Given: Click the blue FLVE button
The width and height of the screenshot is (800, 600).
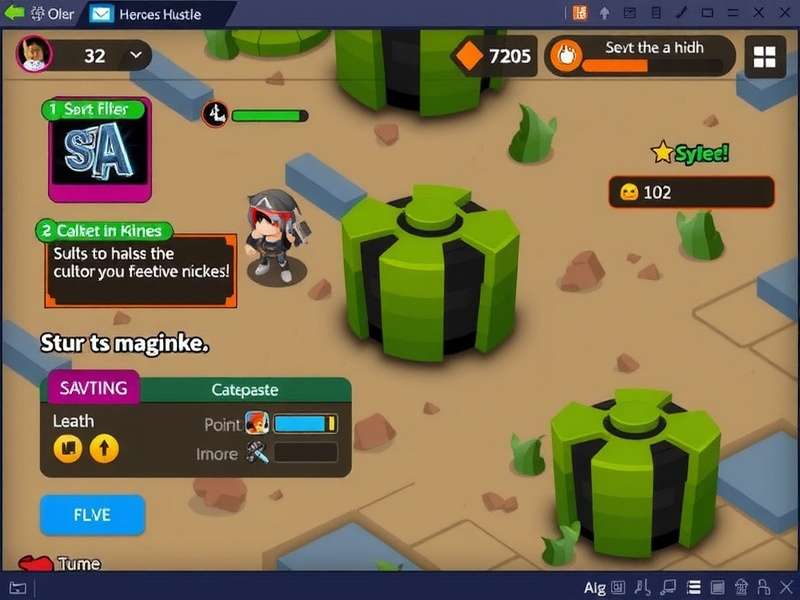Looking at the screenshot, I should tap(92, 516).
